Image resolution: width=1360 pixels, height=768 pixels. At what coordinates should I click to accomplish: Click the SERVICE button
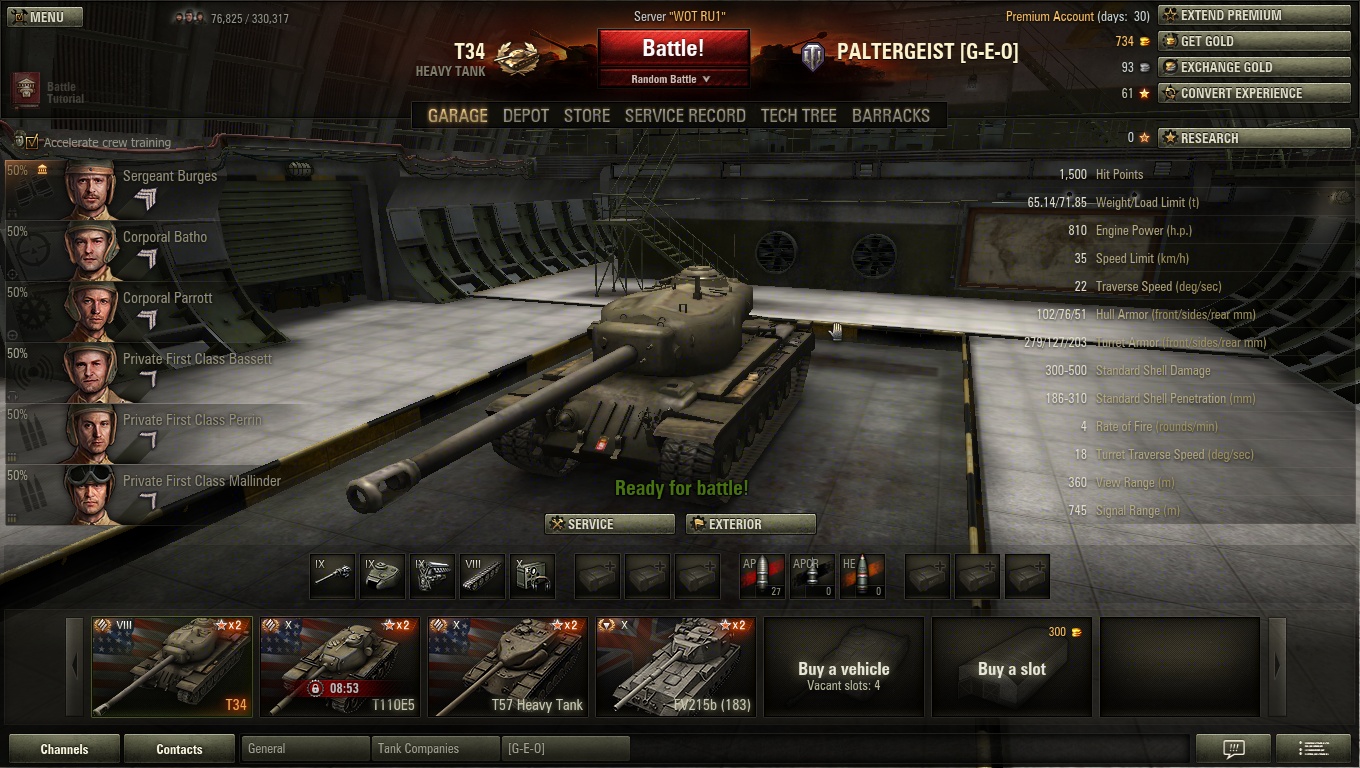click(x=610, y=524)
